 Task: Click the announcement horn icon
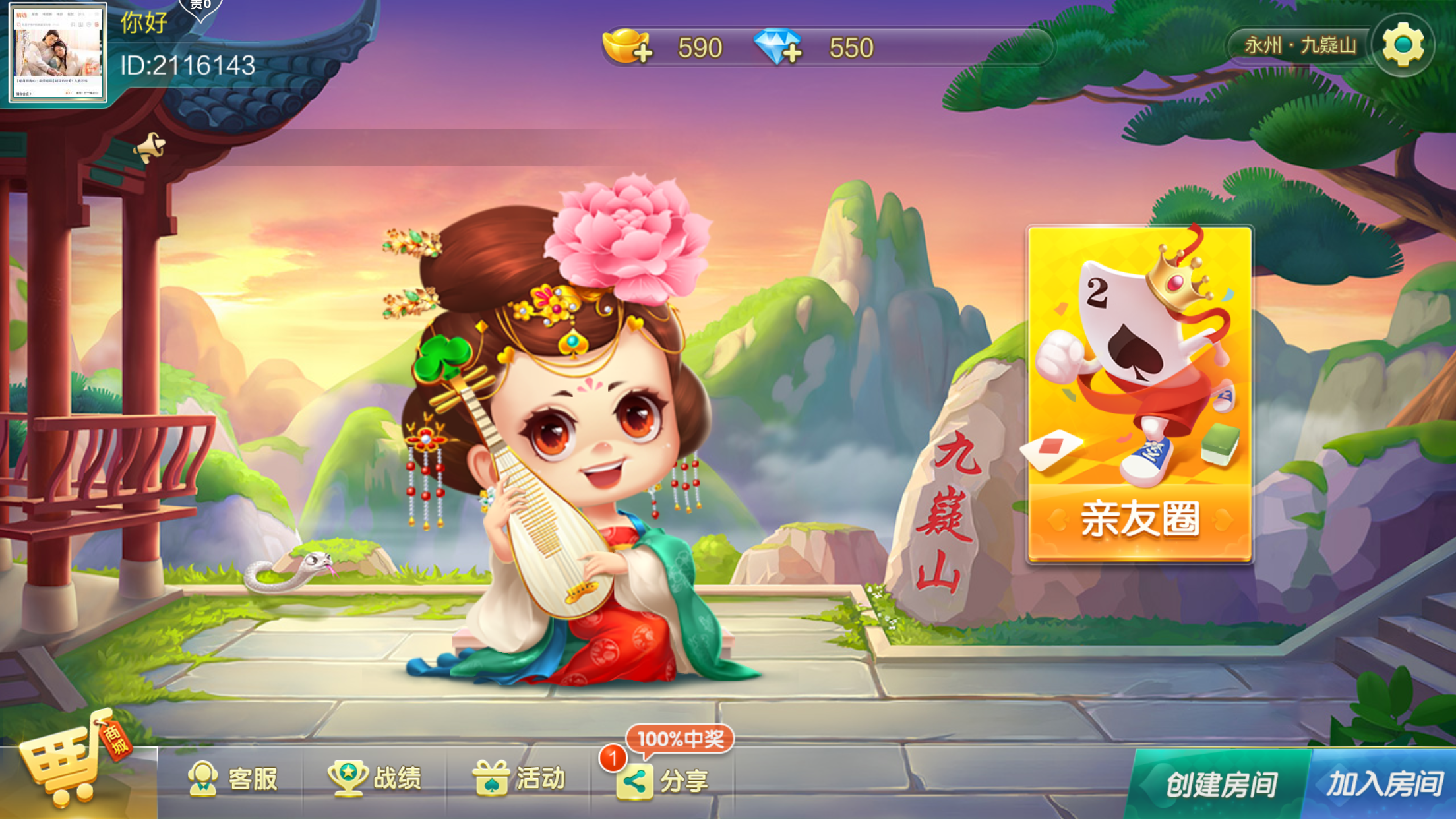(x=150, y=147)
